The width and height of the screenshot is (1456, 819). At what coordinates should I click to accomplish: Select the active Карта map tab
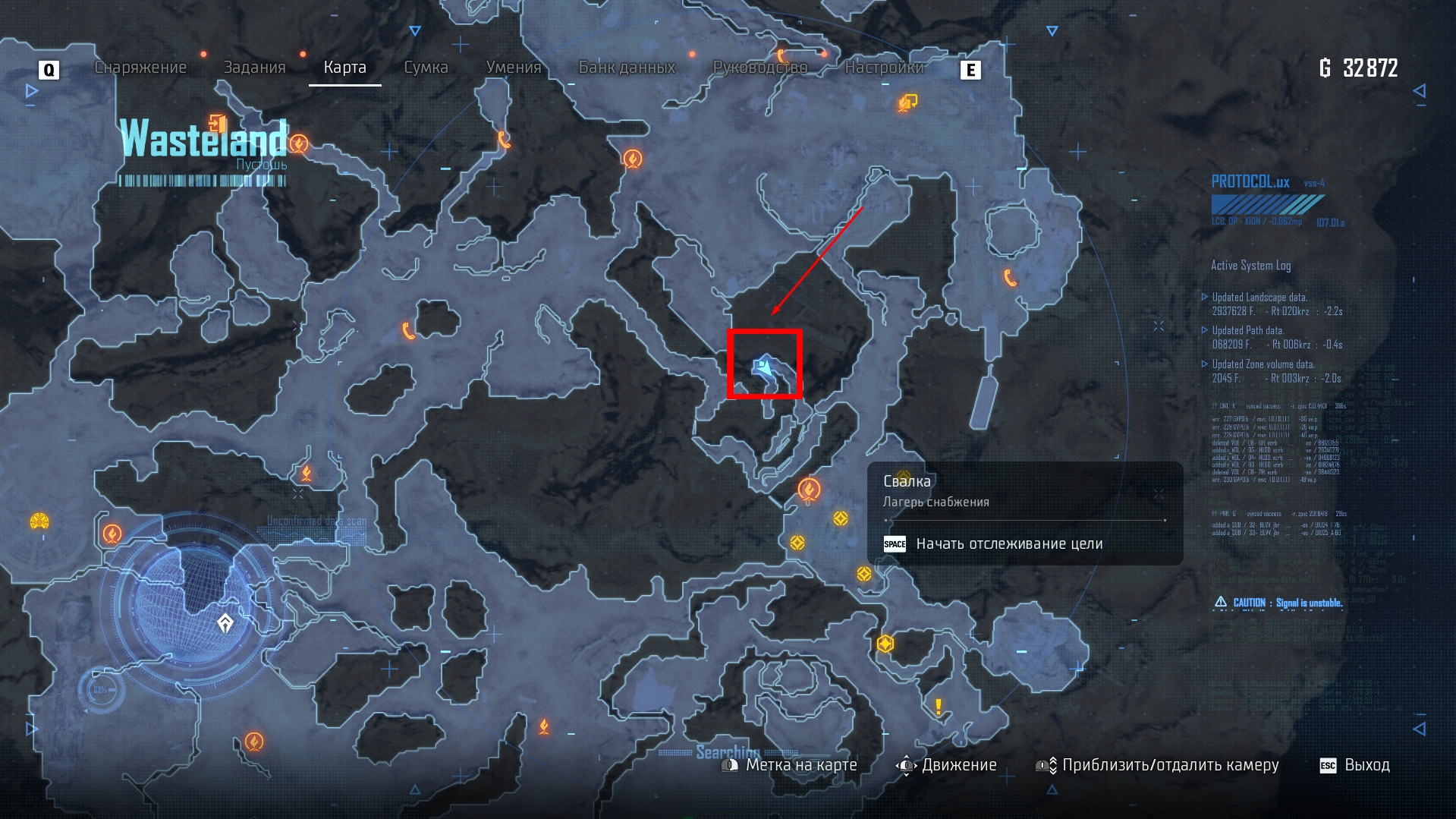[x=344, y=68]
